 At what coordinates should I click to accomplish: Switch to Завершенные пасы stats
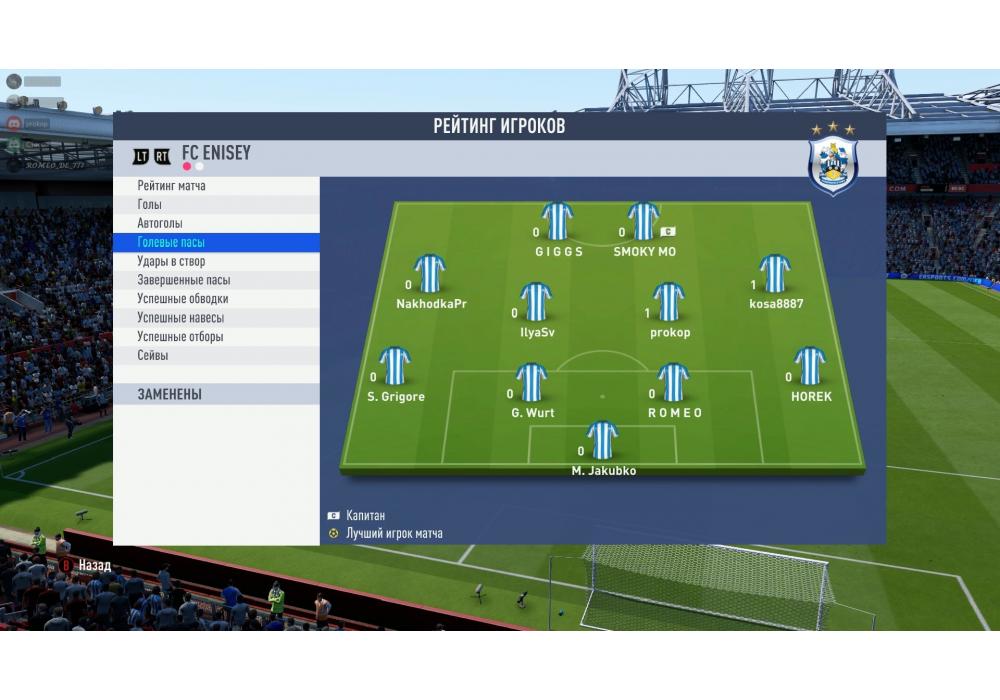click(183, 281)
